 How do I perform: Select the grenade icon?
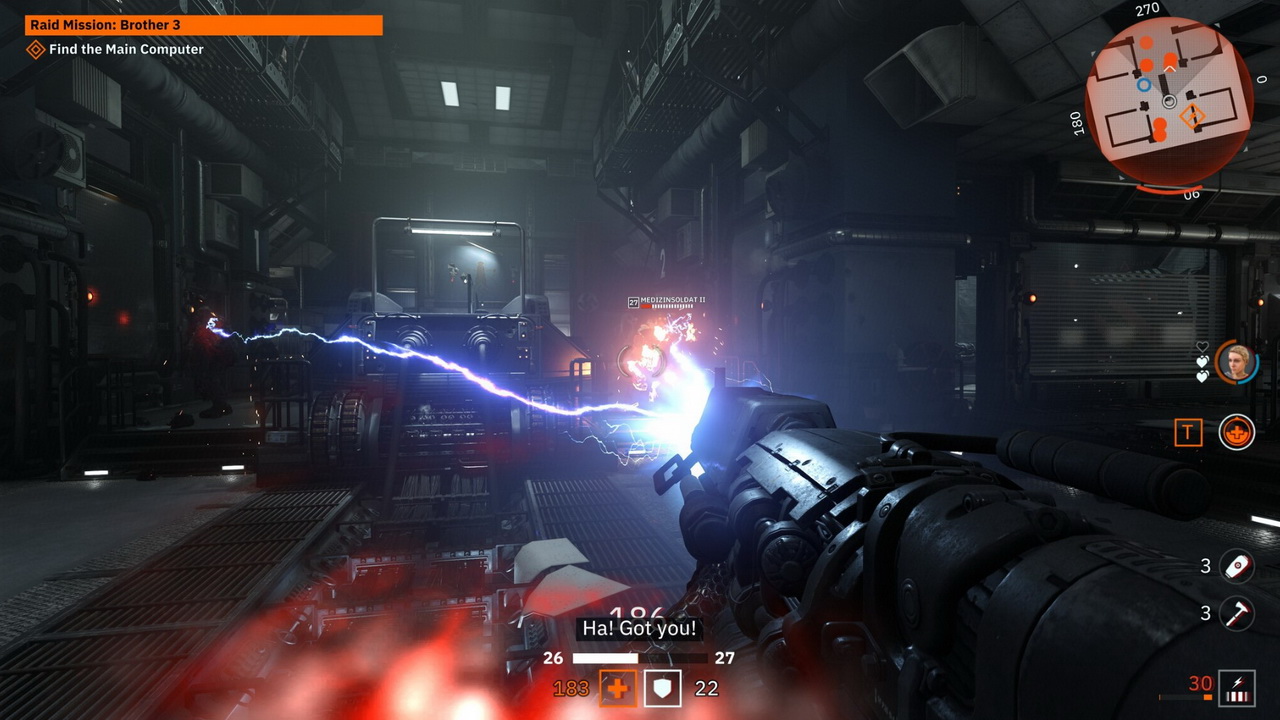pyautogui.click(x=1237, y=566)
